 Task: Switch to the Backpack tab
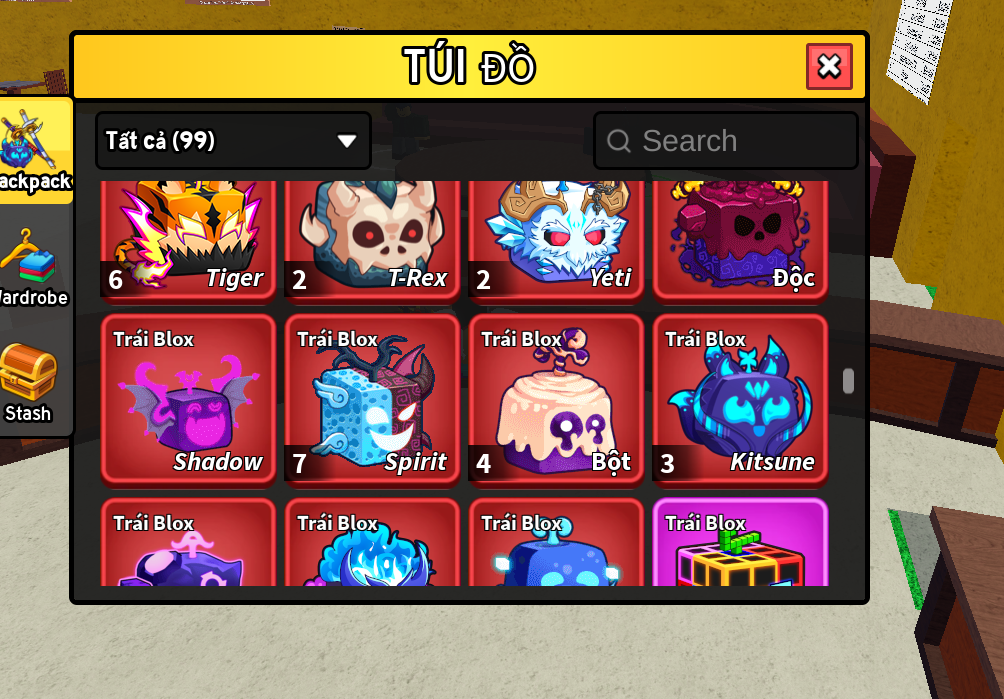[34, 150]
